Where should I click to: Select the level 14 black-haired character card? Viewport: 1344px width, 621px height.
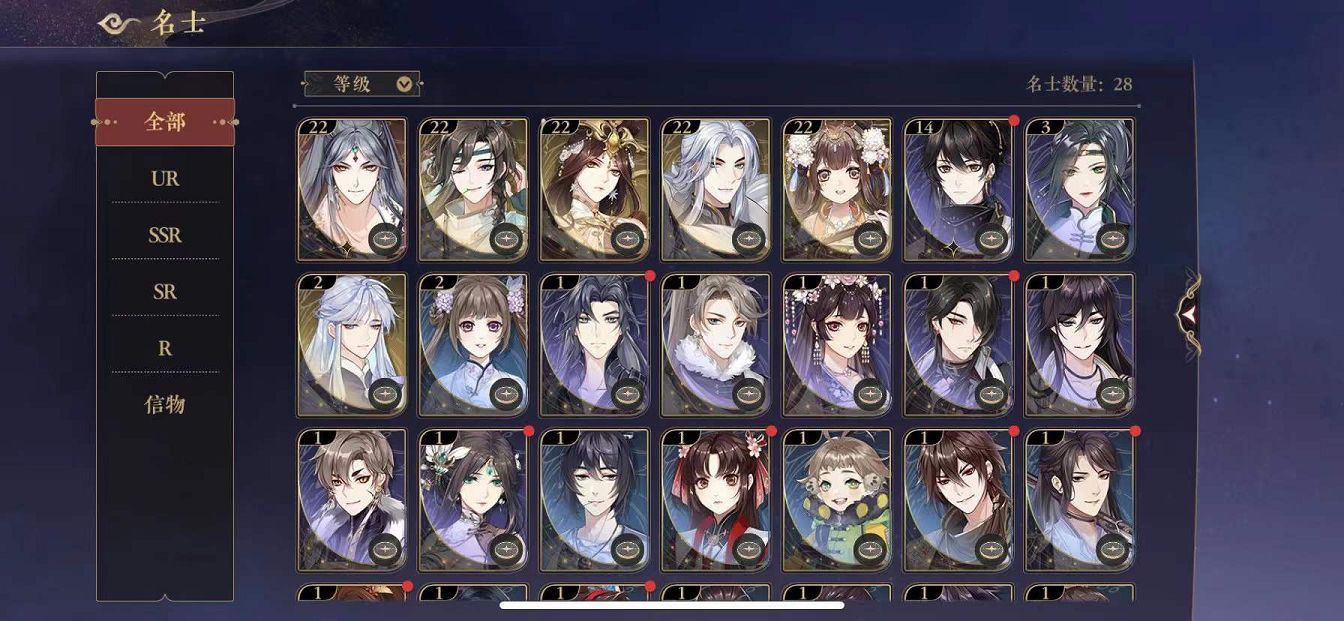click(x=958, y=189)
